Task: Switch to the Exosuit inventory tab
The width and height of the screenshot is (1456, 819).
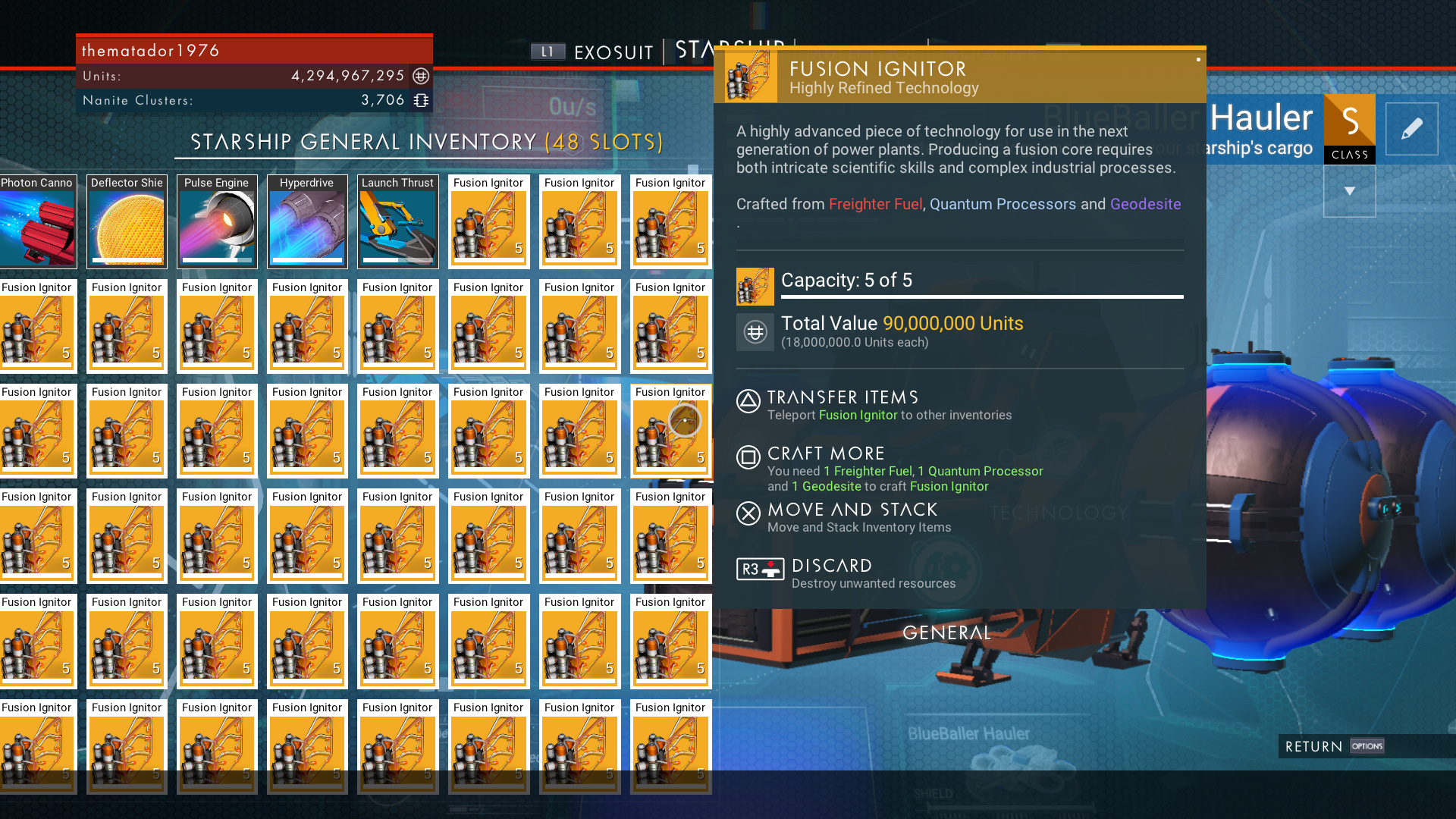Action: point(613,52)
